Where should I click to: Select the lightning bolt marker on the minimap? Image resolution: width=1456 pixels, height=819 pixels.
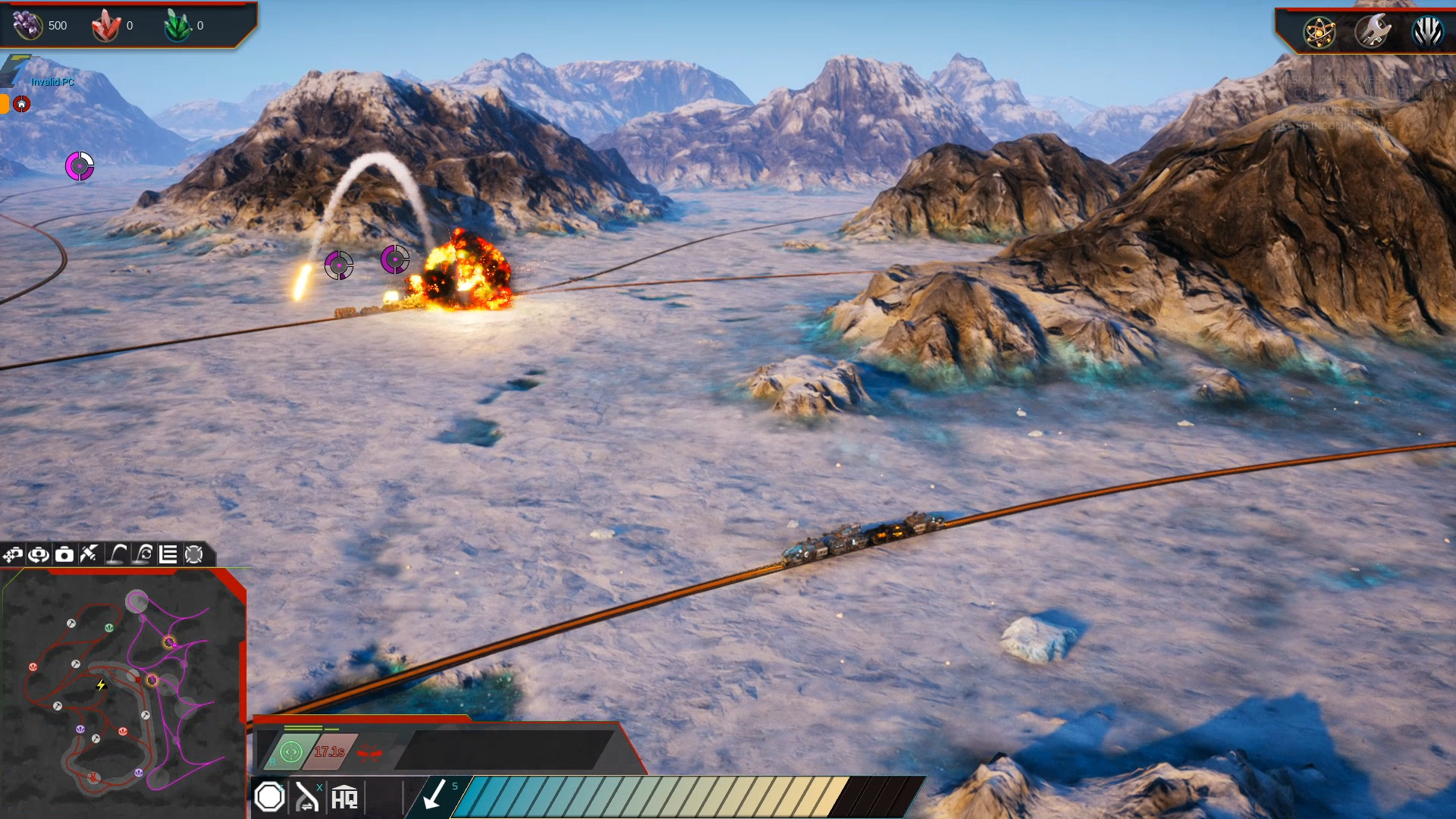coord(101,685)
